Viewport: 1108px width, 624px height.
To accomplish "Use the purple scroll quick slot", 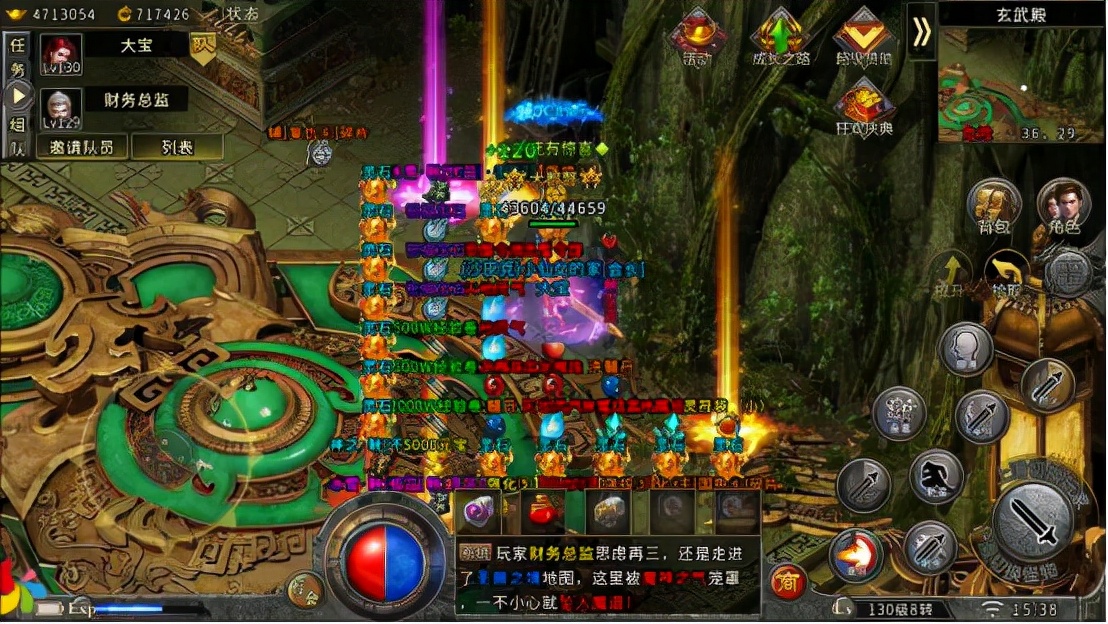I will (479, 511).
